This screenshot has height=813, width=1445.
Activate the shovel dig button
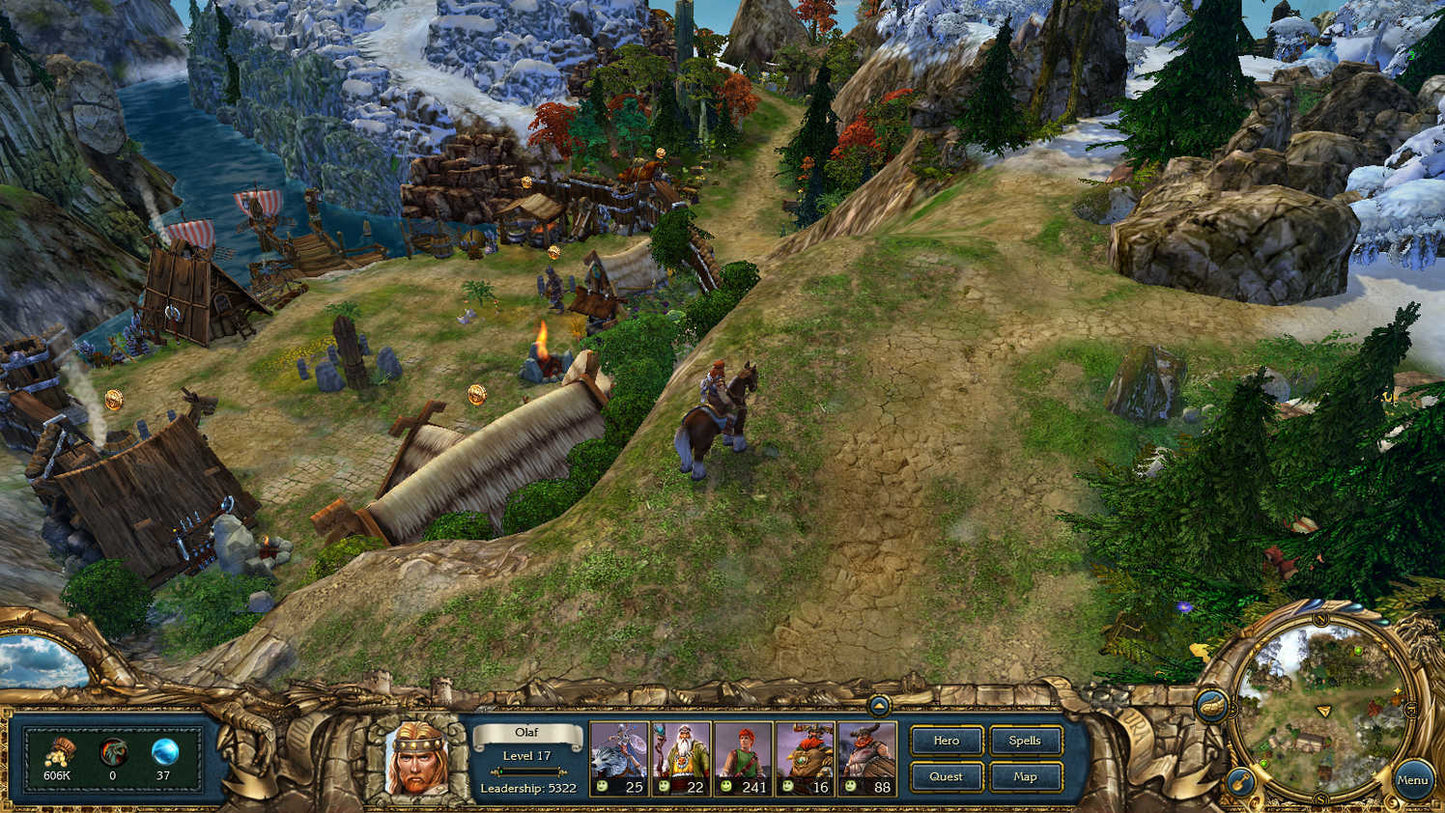[1239, 779]
